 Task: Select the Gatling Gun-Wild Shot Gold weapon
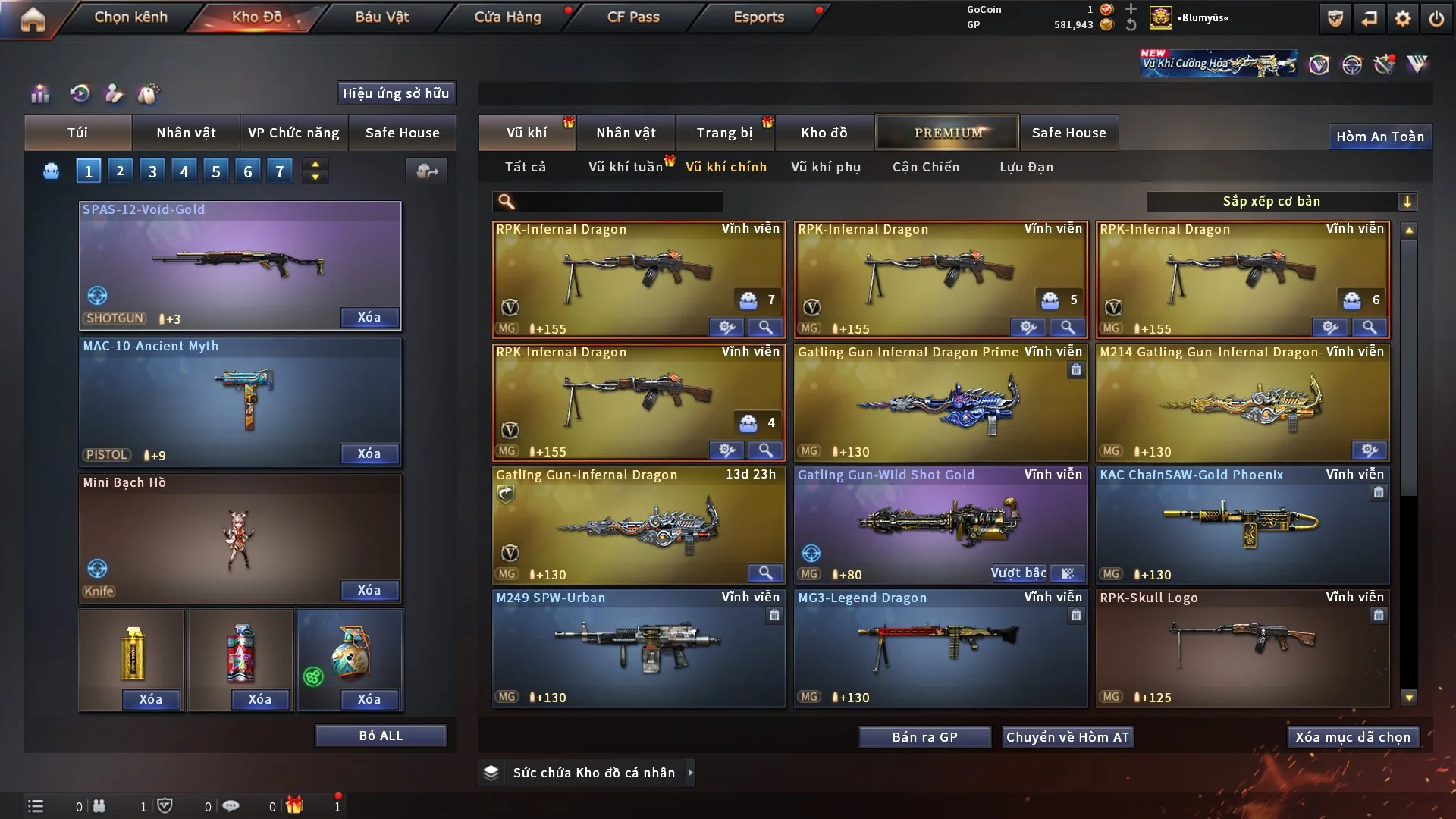point(940,525)
